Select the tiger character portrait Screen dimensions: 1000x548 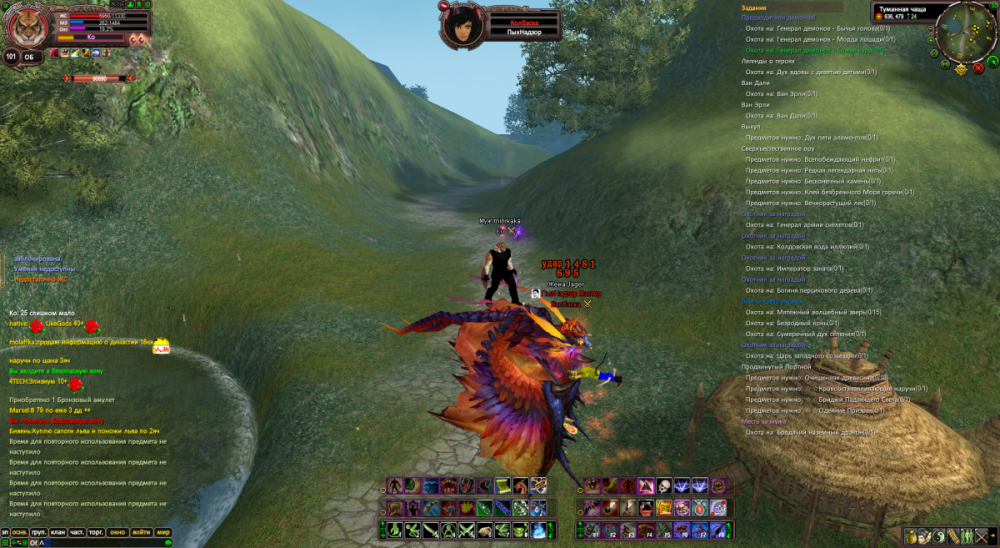(x=28, y=26)
